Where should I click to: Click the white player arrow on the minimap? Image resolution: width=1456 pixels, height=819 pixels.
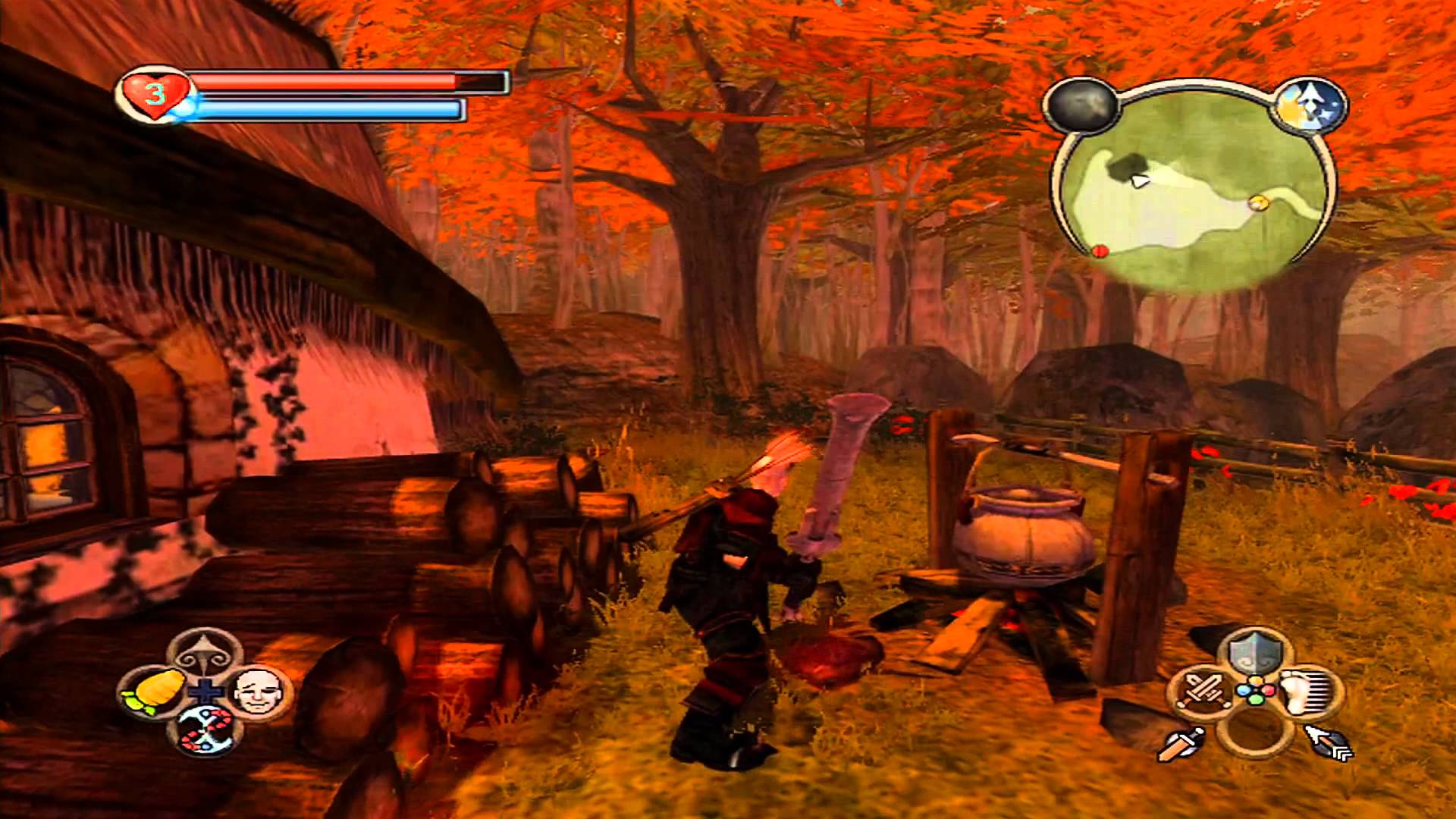pyautogui.click(x=1137, y=180)
